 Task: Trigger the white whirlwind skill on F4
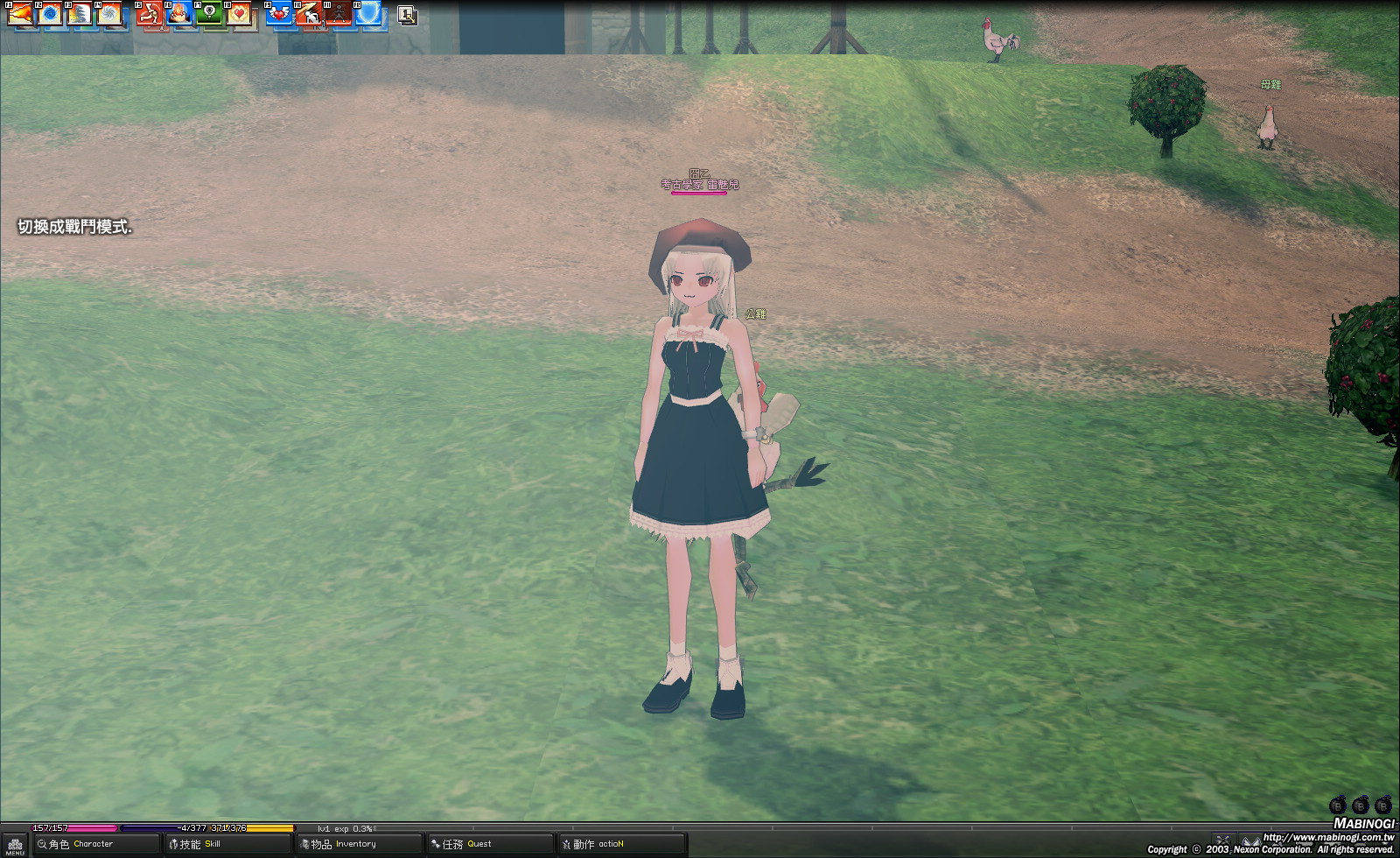pyautogui.click(x=110, y=14)
